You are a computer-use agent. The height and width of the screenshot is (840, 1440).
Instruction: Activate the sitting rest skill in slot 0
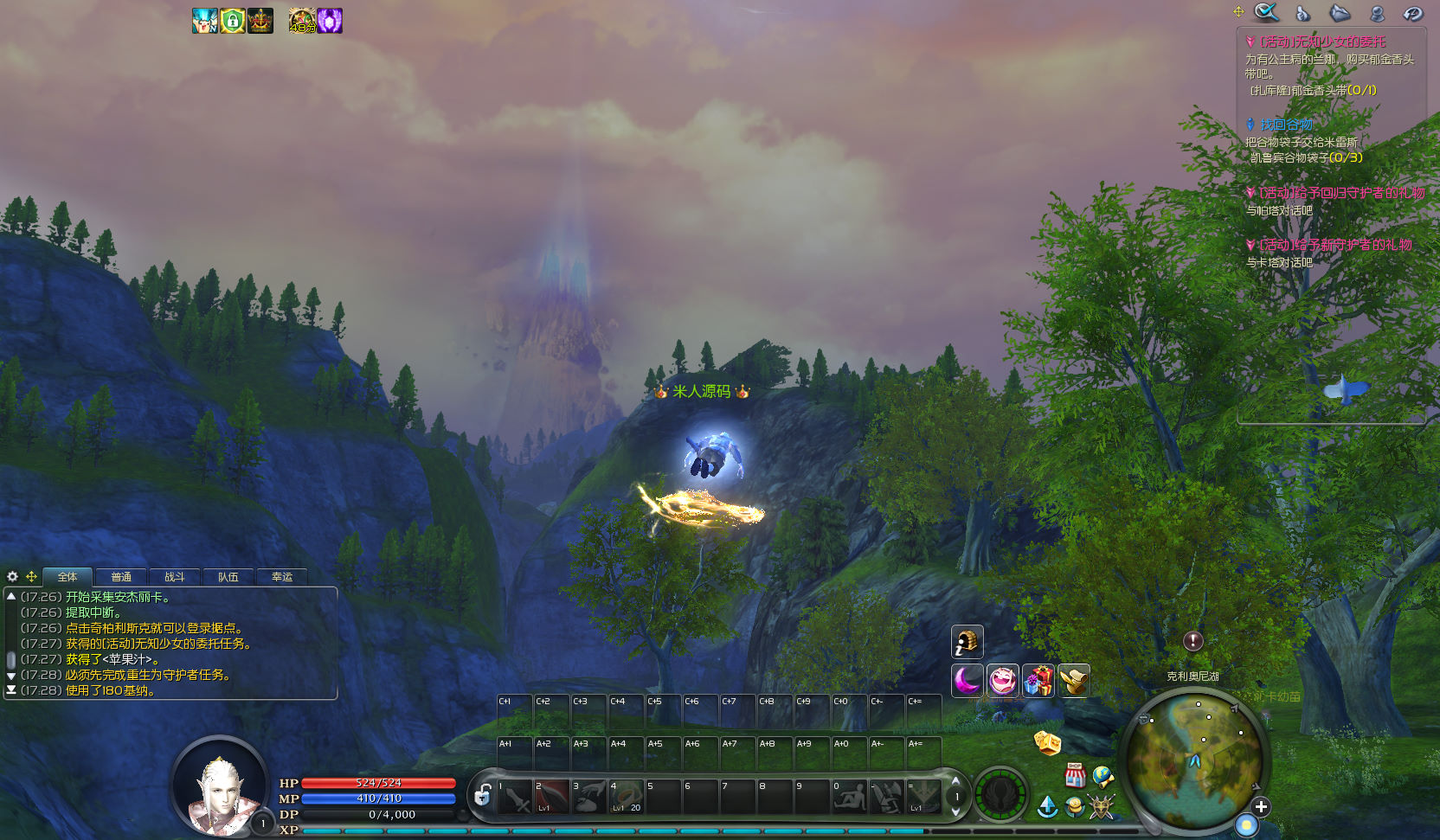850,797
